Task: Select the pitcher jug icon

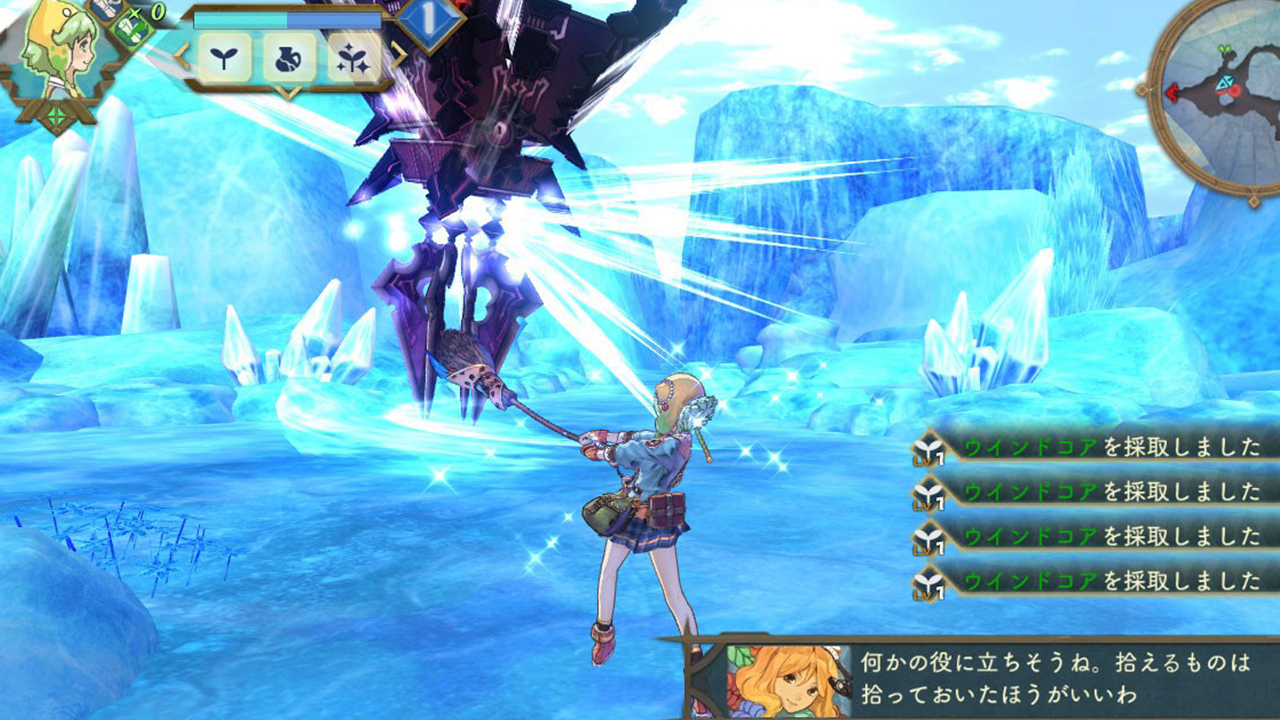Action: tap(289, 57)
